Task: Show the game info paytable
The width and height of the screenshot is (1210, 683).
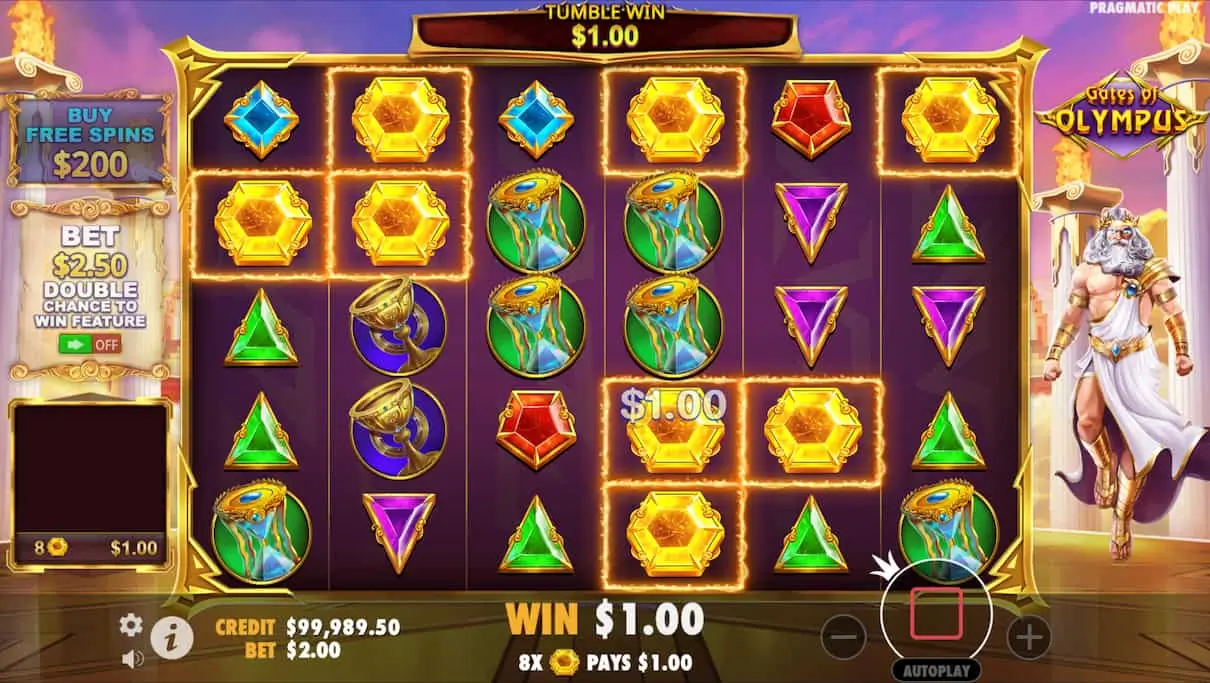Action: point(172,637)
